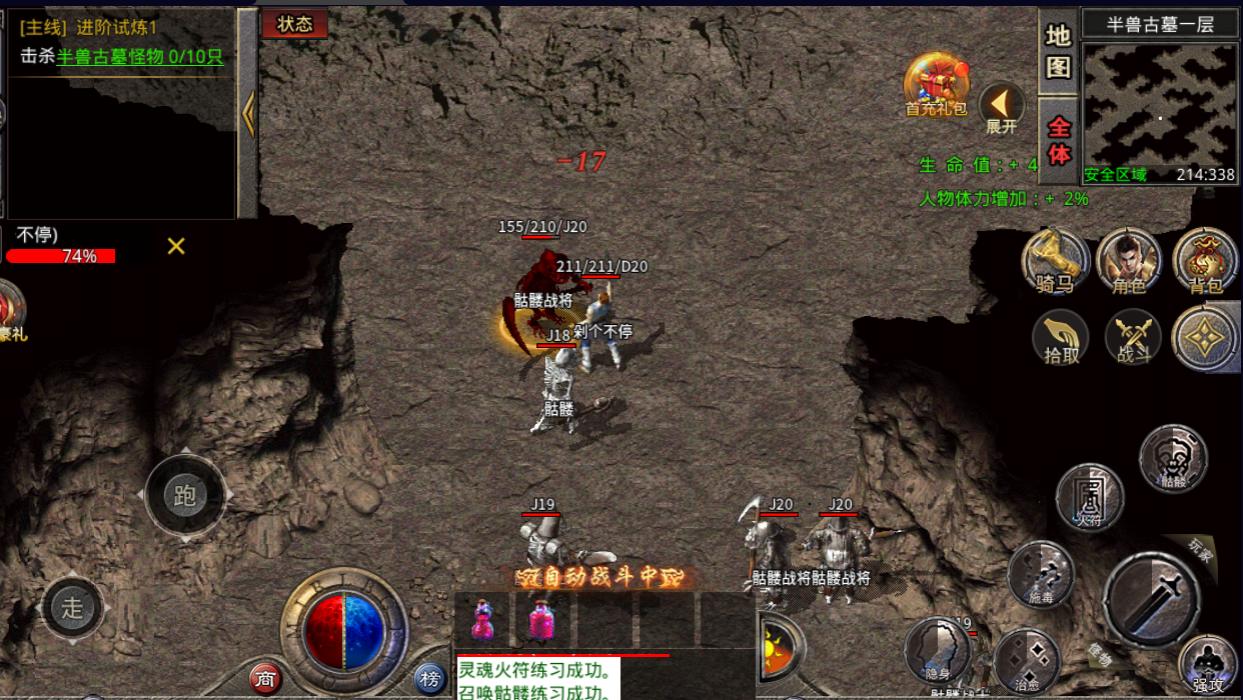Select the 全体 attack mode button
Image resolution: width=1243 pixels, height=700 pixels.
[x=1058, y=141]
